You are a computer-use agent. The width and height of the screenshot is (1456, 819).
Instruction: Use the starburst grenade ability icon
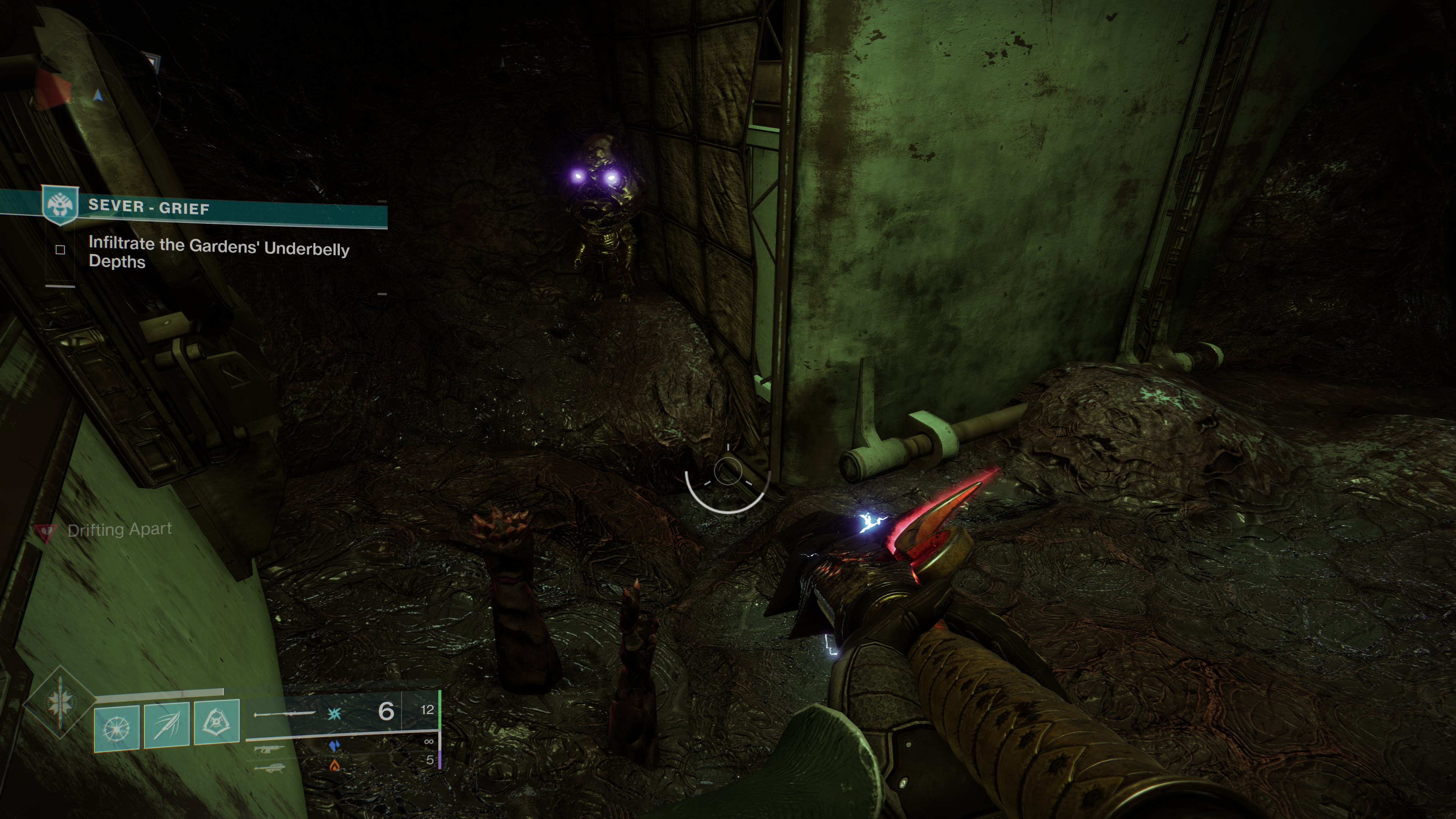[116, 728]
